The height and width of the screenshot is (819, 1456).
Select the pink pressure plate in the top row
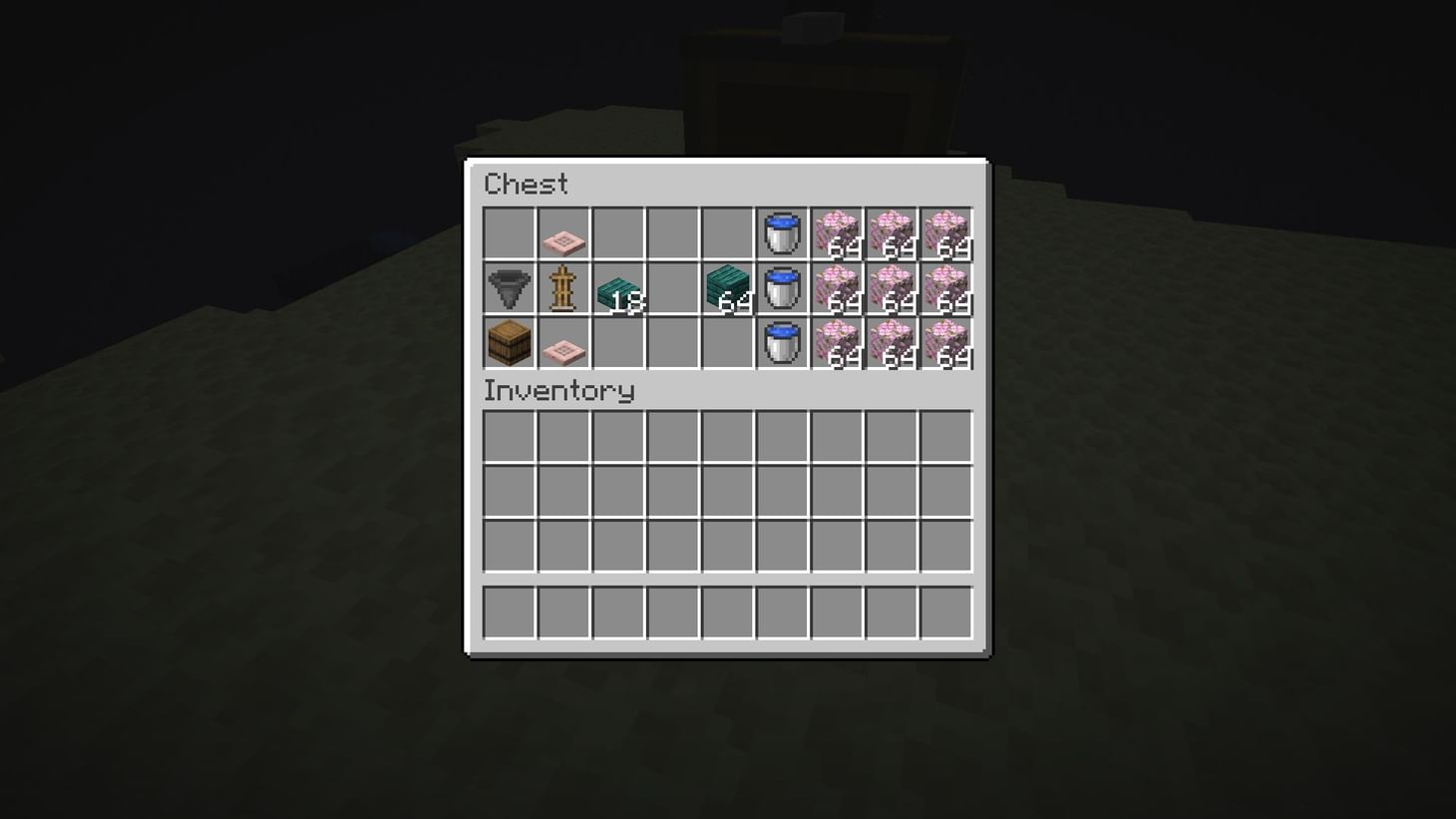[x=563, y=234]
